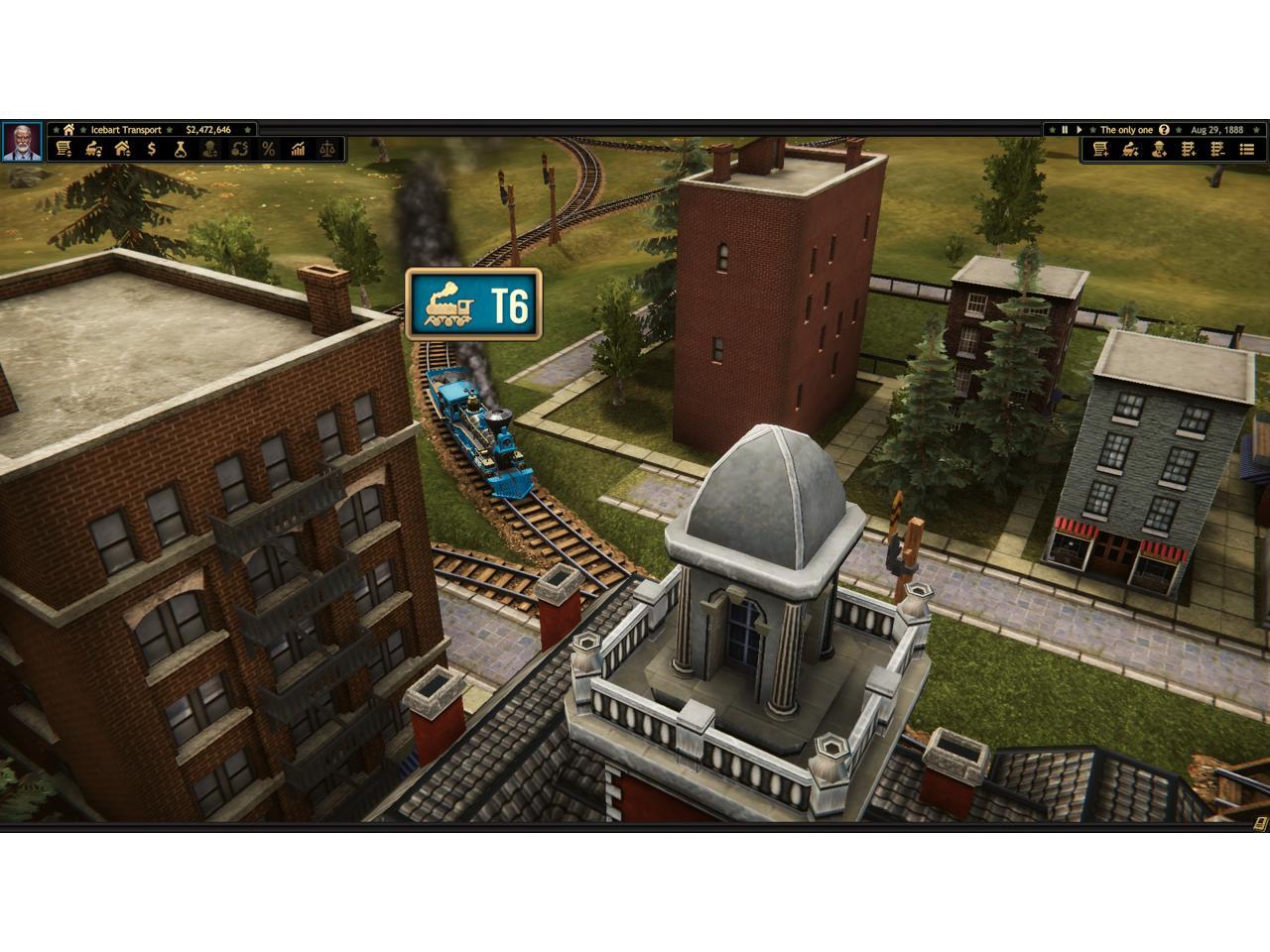The width and height of the screenshot is (1270, 952).
Task: Open the buildings list house icon
Action: pos(122,150)
